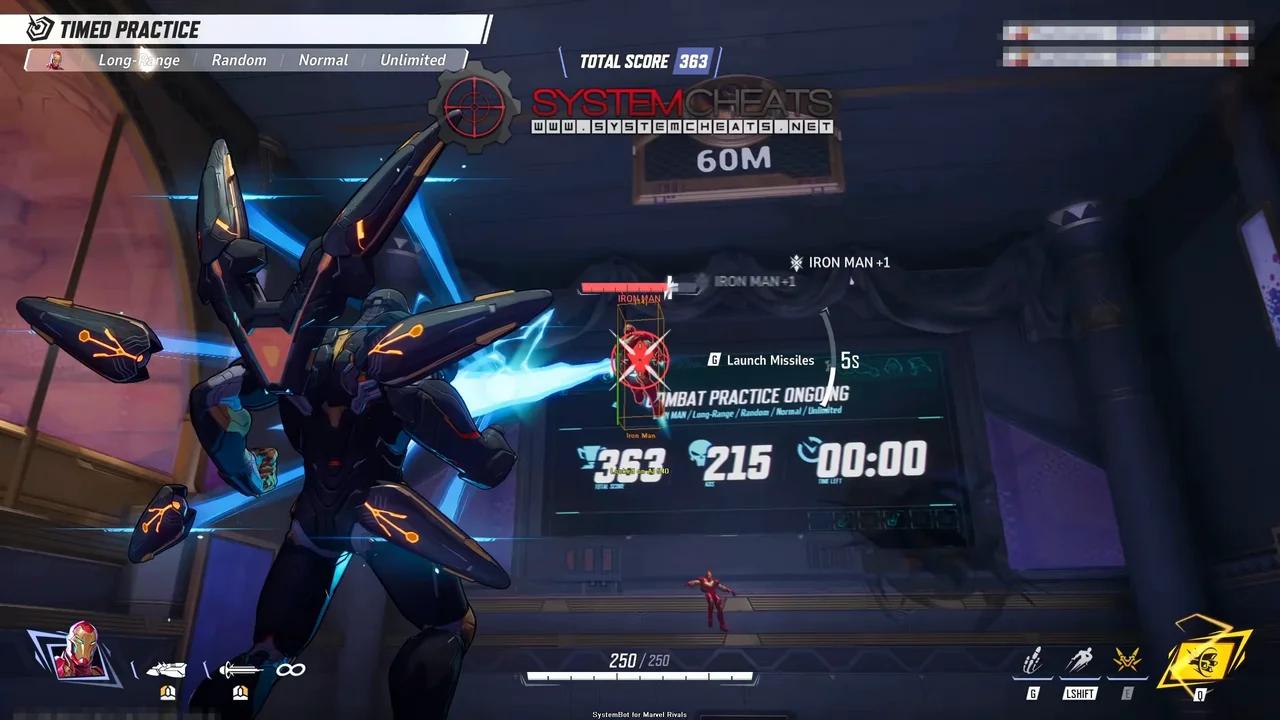Switch to the Normal practice option
Viewport: 1280px width, 720px height.
coord(322,60)
